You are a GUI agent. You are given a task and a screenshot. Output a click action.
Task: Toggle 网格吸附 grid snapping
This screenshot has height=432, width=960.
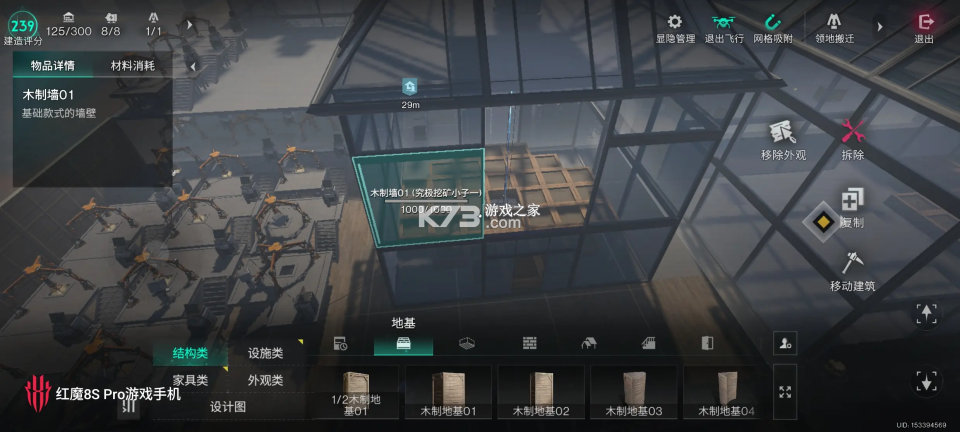772,27
